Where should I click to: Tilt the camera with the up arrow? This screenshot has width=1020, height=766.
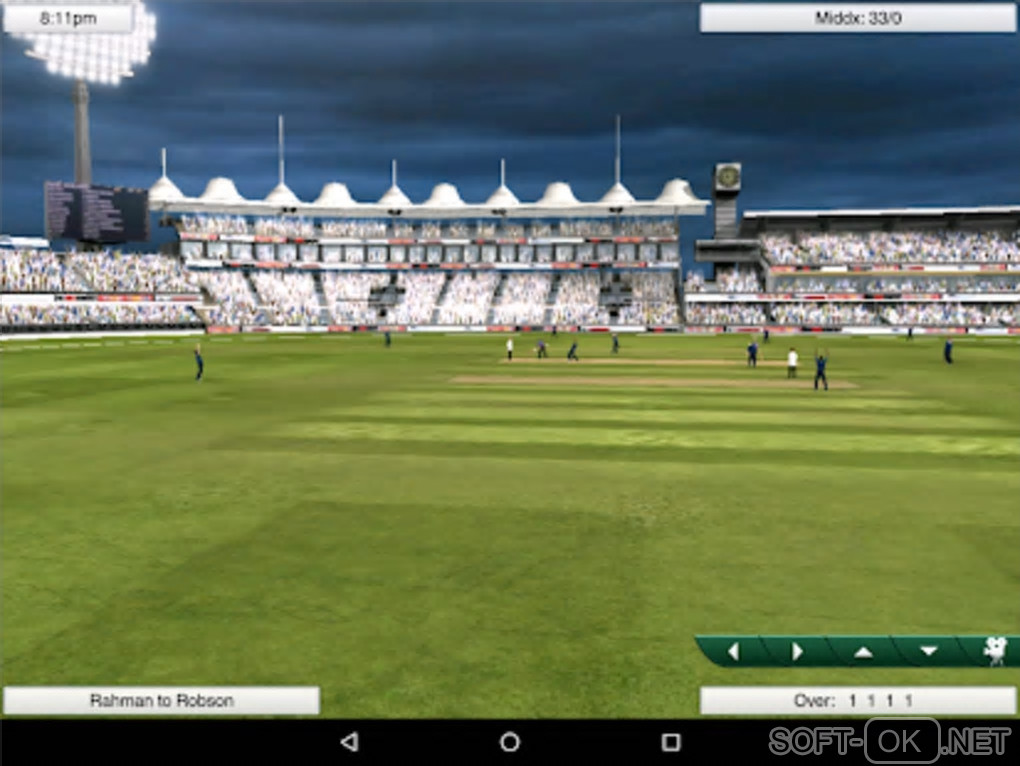click(x=863, y=651)
